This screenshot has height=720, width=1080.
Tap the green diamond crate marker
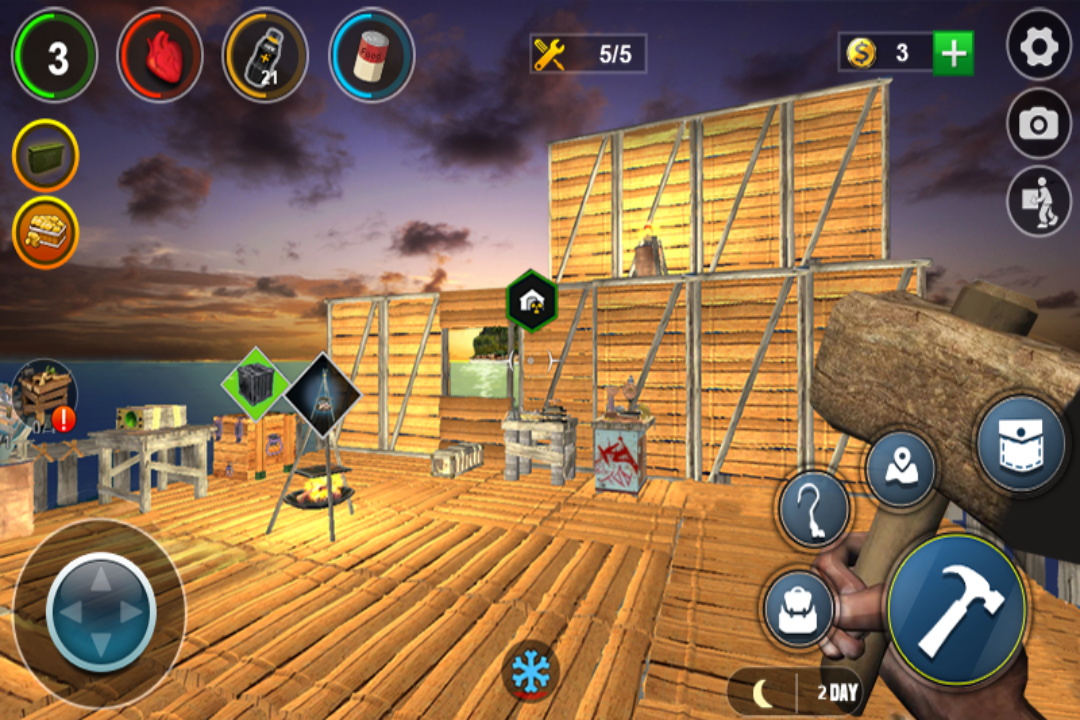pyautogui.click(x=255, y=383)
